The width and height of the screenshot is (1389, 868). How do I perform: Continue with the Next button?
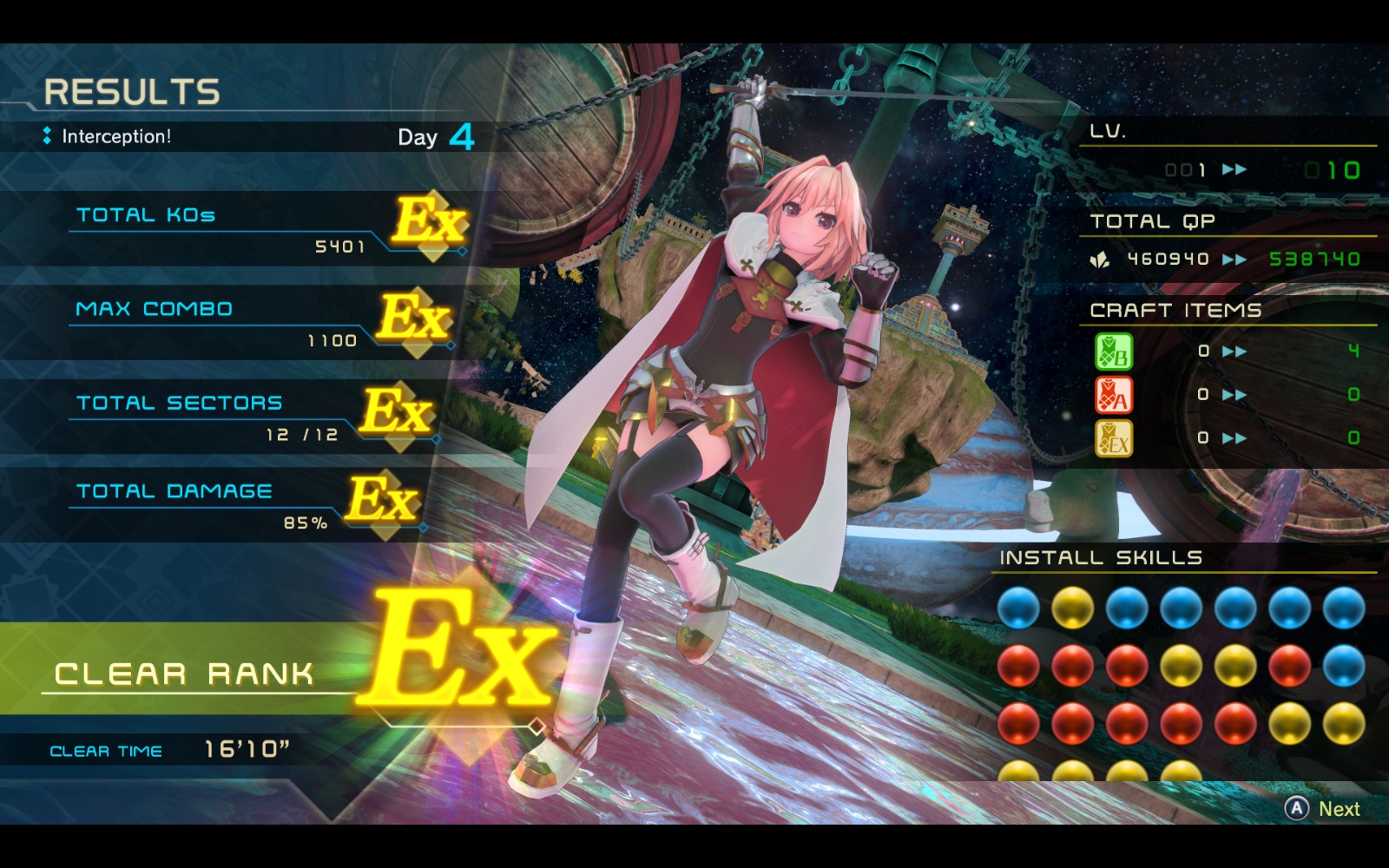(1322, 809)
